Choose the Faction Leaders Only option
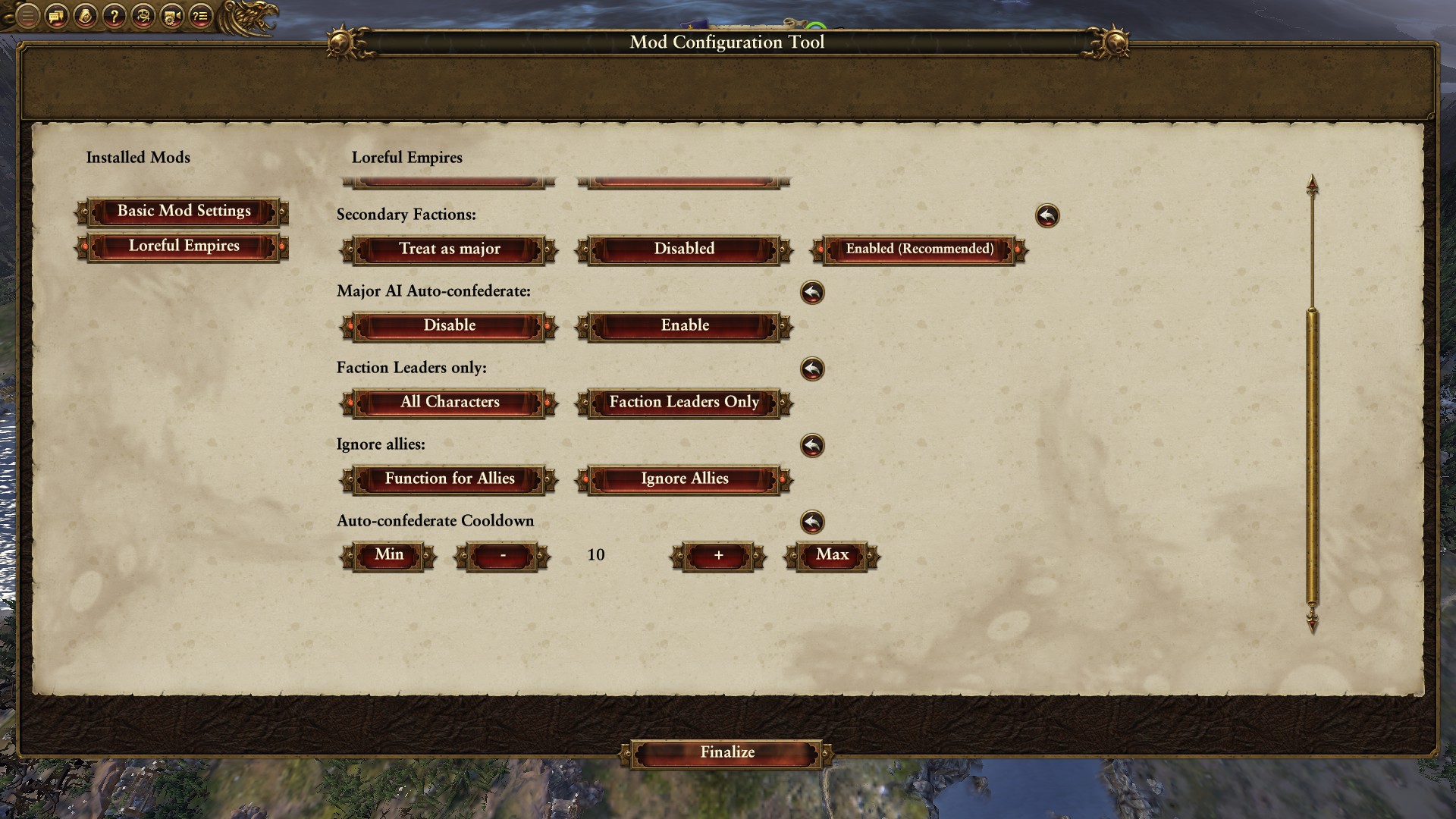Image resolution: width=1456 pixels, height=819 pixels. [684, 403]
